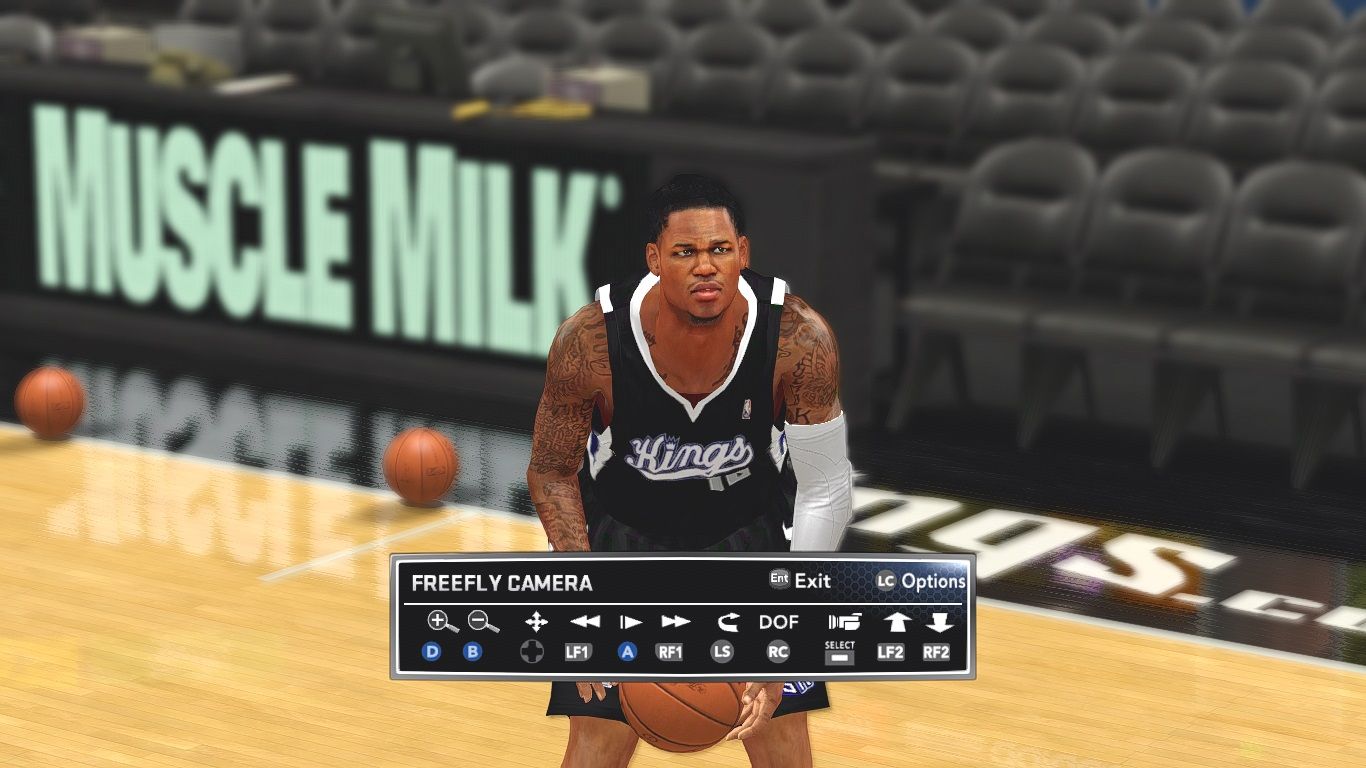The width and height of the screenshot is (1366, 768).
Task: Toggle the DOF depth of field control
Action: pyautogui.click(x=778, y=622)
